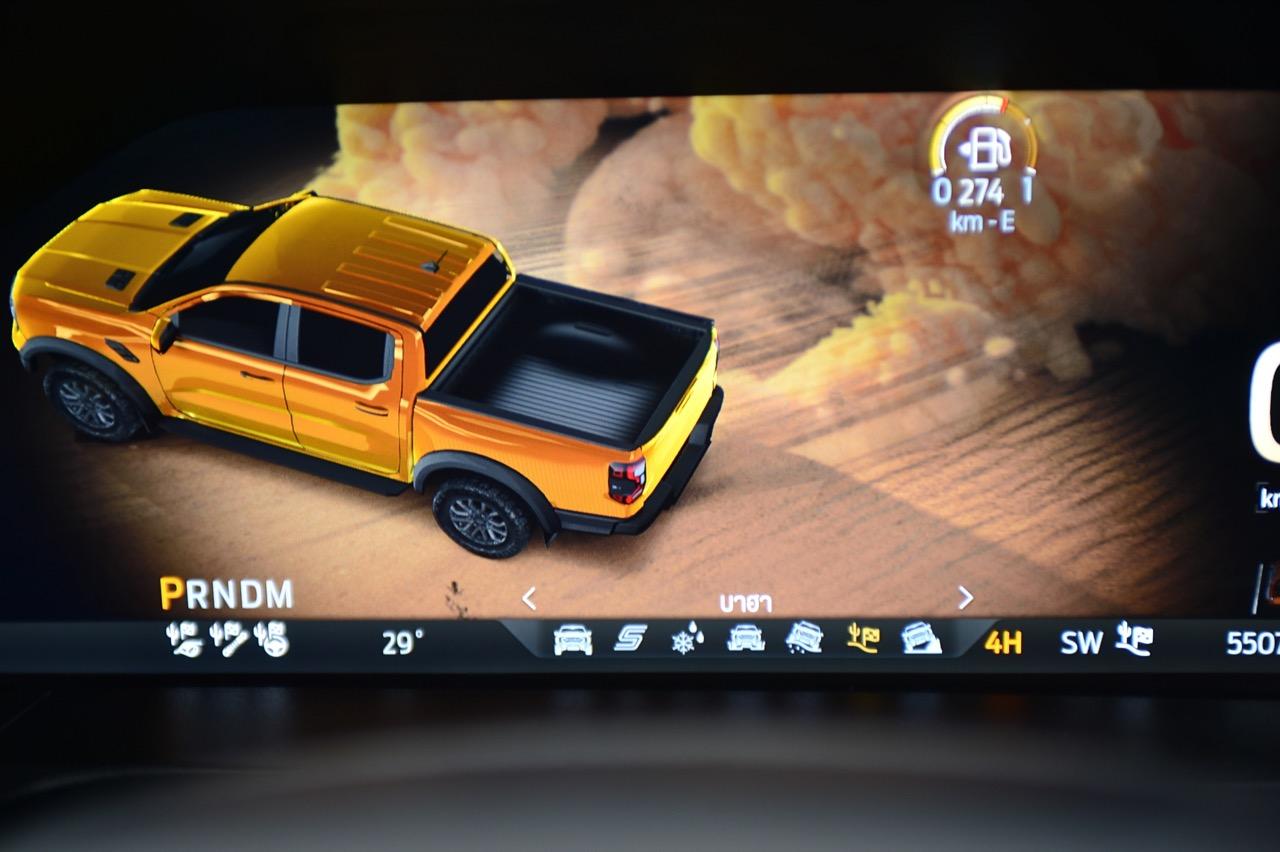
Task: Click the left arrow beside the mode name
Action: coord(529,598)
